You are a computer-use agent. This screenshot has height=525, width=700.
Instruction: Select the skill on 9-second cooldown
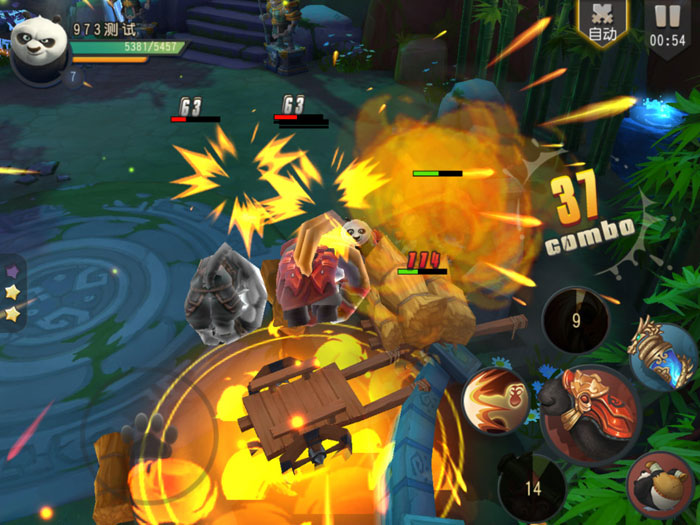(575, 322)
